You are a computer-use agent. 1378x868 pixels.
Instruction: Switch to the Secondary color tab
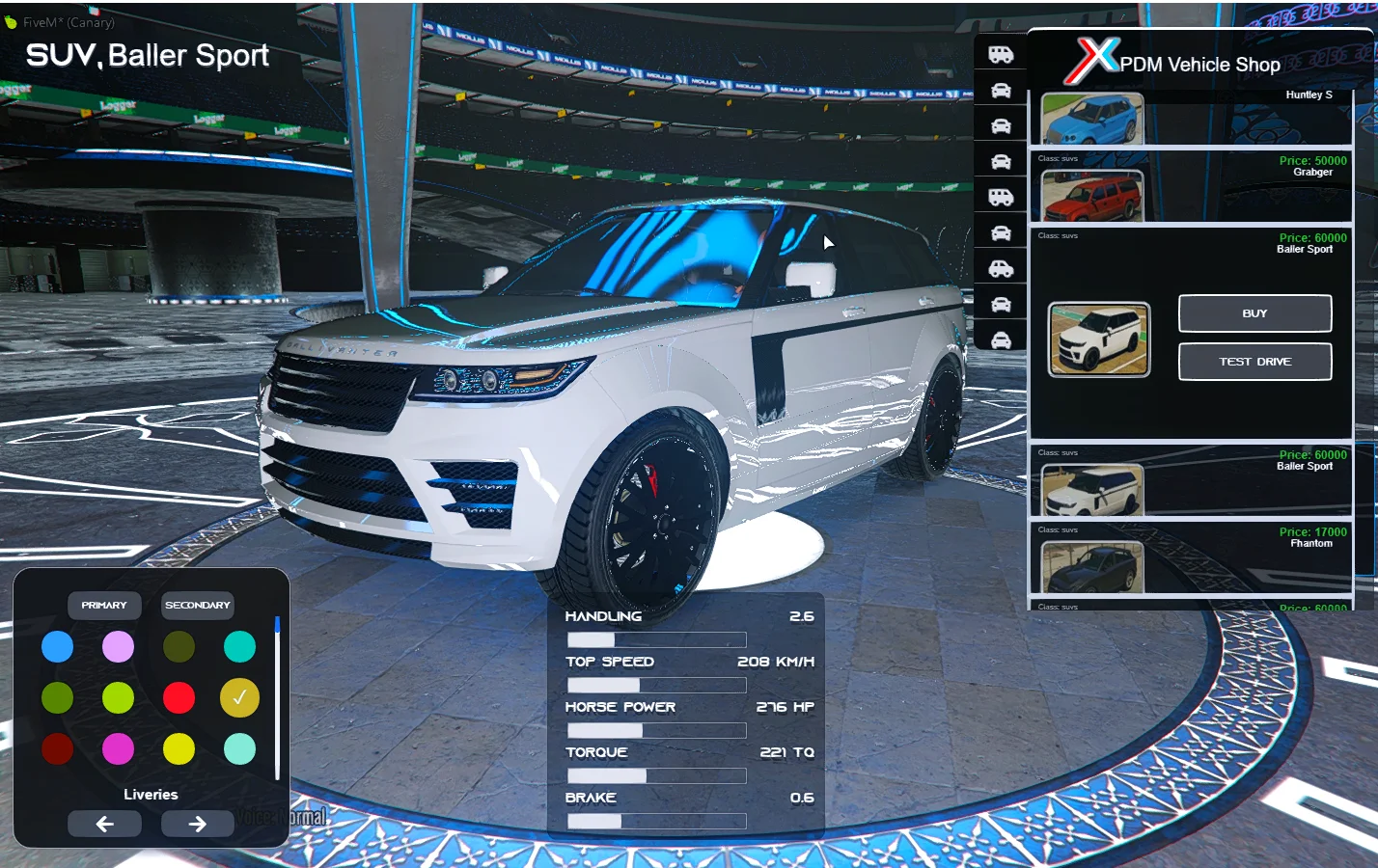(x=198, y=605)
